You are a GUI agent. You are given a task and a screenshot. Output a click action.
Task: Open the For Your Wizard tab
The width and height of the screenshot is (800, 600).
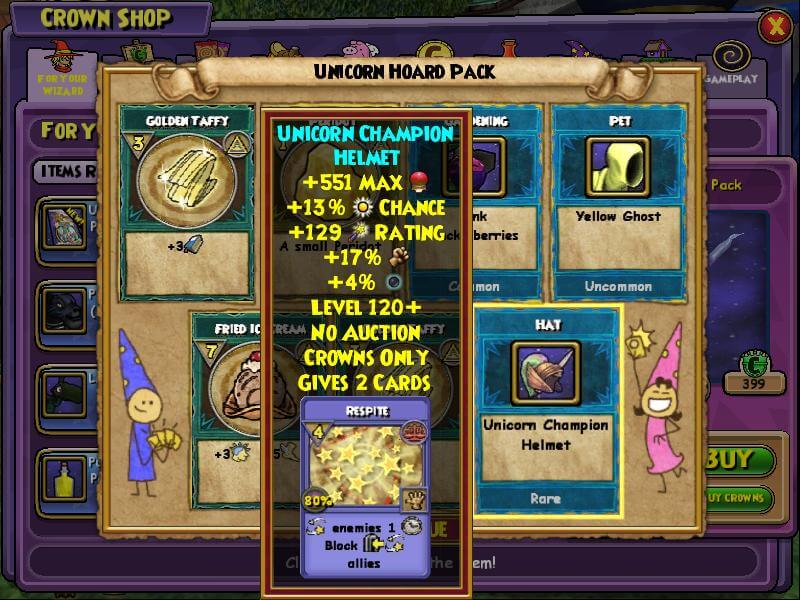62,68
